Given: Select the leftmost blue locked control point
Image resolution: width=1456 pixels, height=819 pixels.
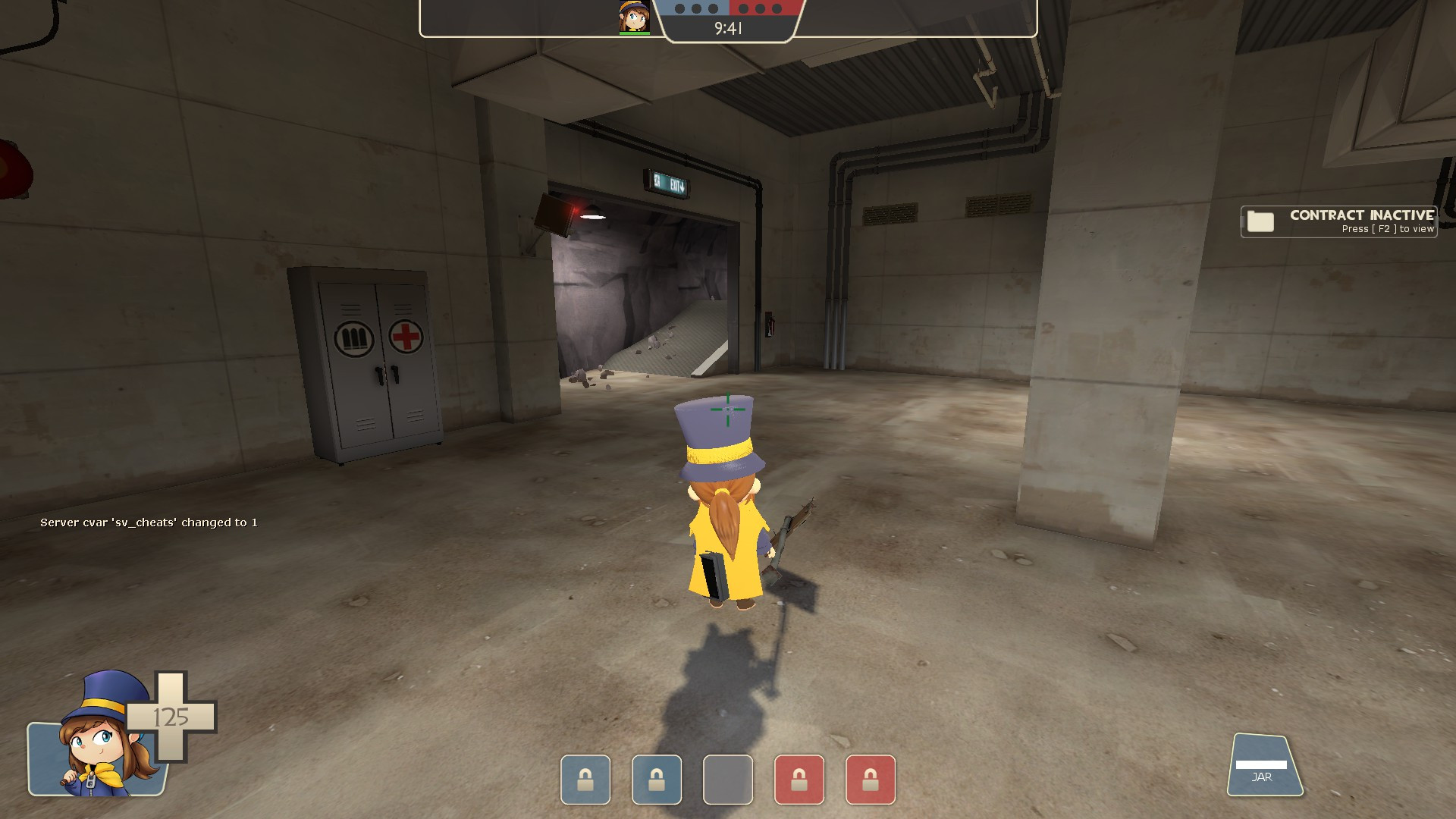Looking at the screenshot, I should pyautogui.click(x=587, y=780).
